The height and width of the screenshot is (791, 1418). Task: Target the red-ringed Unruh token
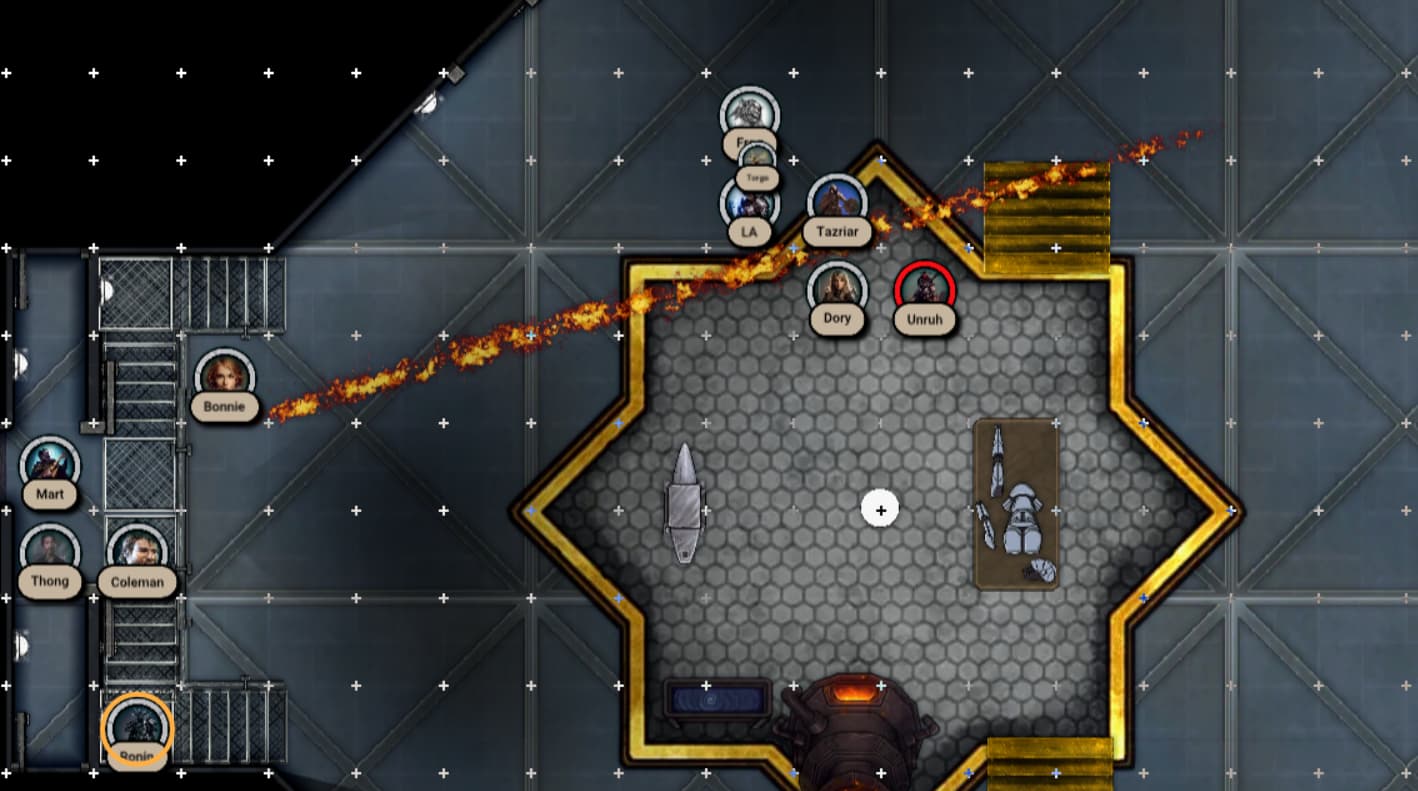click(x=925, y=290)
